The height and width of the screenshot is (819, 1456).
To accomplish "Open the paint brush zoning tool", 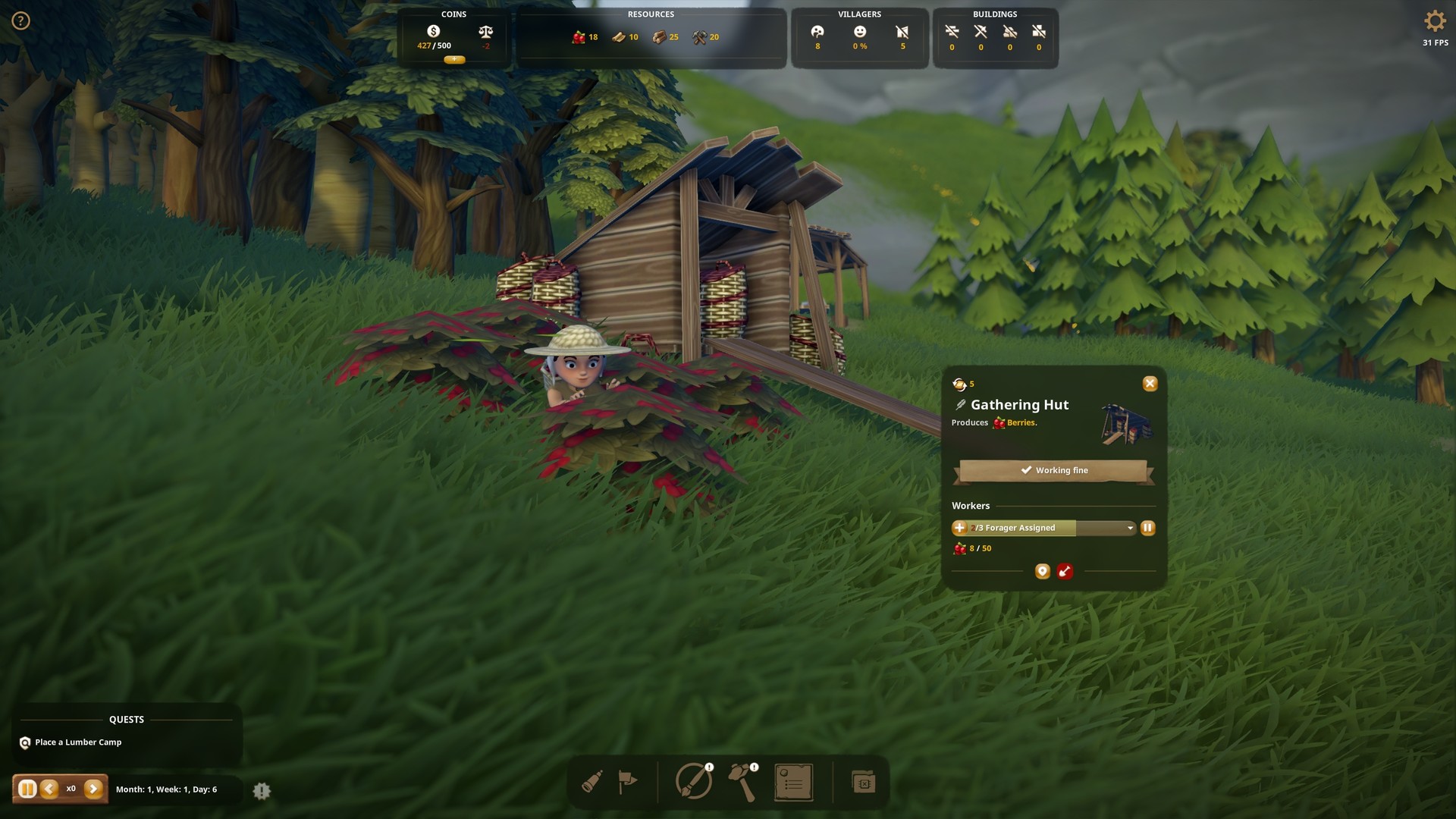I will coord(692,781).
